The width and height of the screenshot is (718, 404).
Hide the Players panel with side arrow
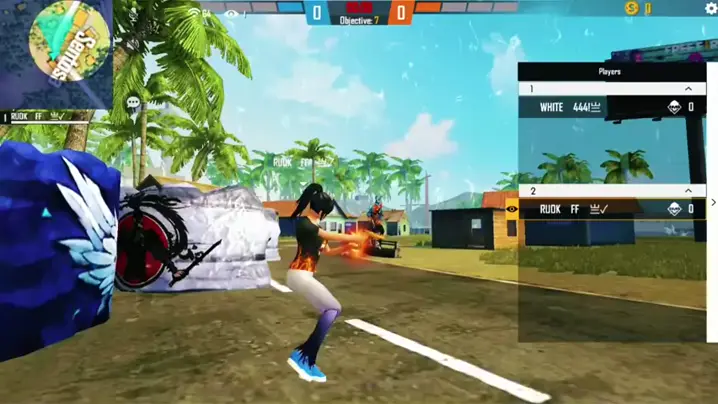[x=713, y=203]
